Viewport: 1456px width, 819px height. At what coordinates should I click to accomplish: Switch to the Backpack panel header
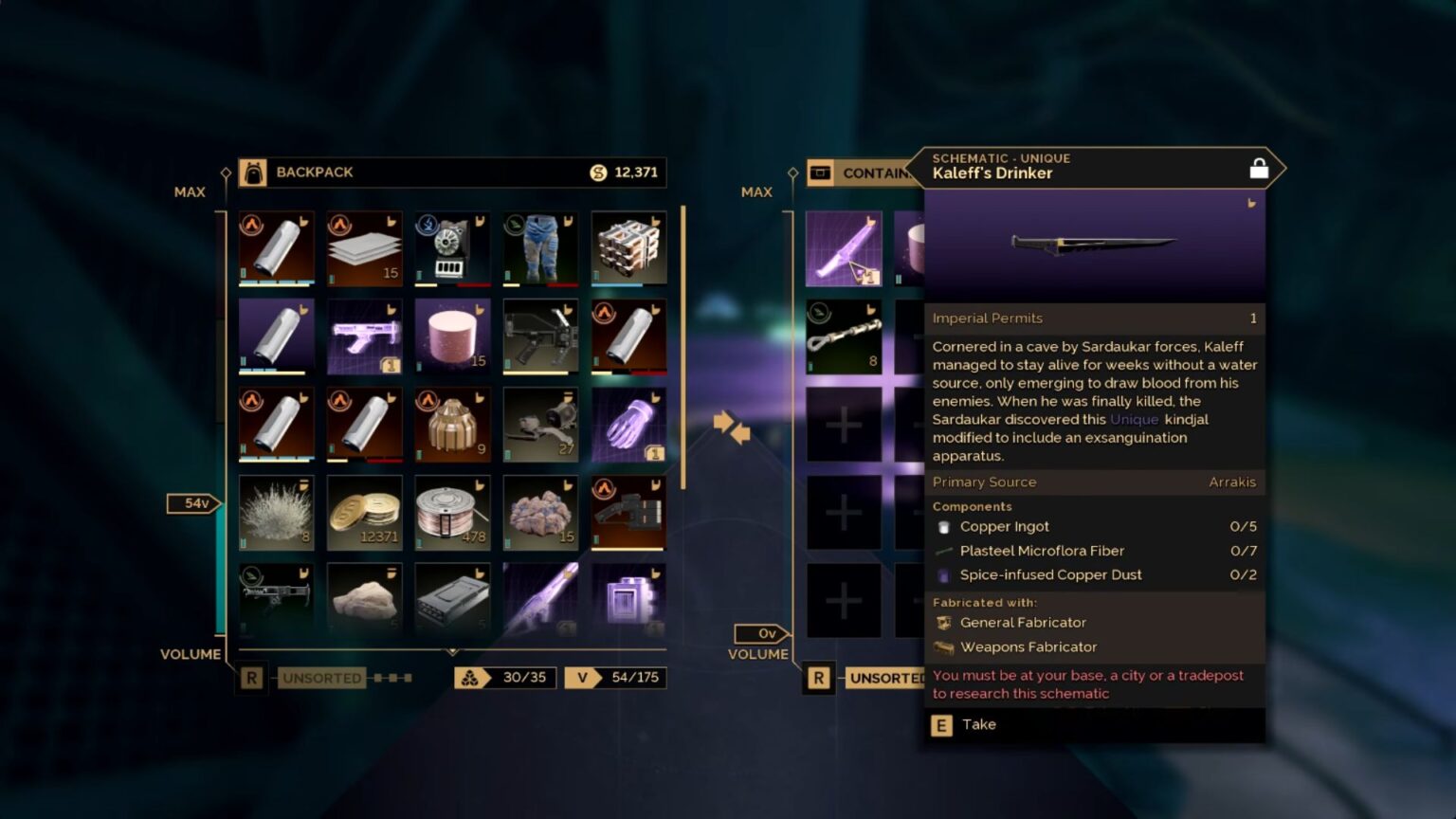314,172
